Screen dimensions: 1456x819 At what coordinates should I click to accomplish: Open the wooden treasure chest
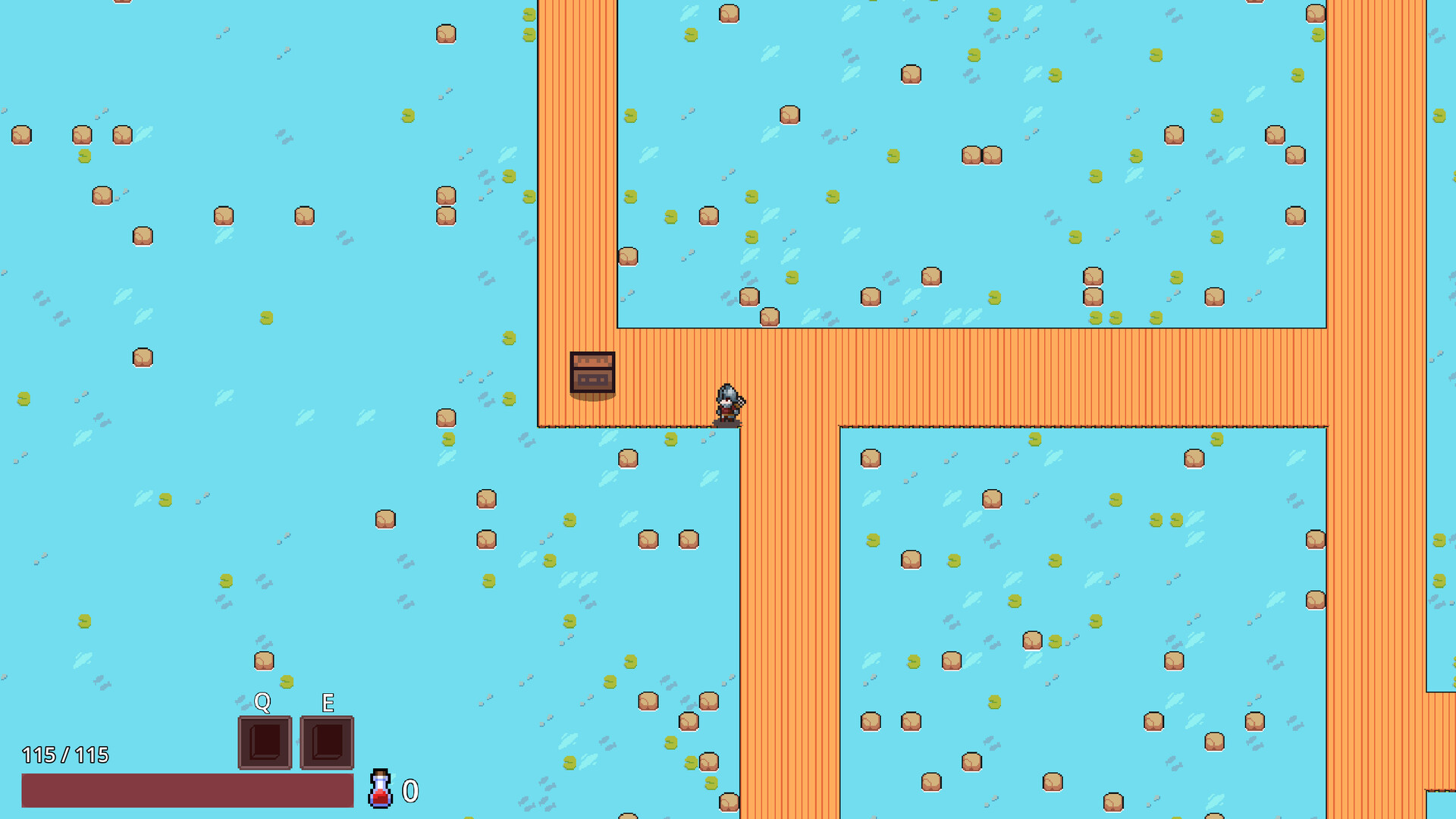pos(592,373)
